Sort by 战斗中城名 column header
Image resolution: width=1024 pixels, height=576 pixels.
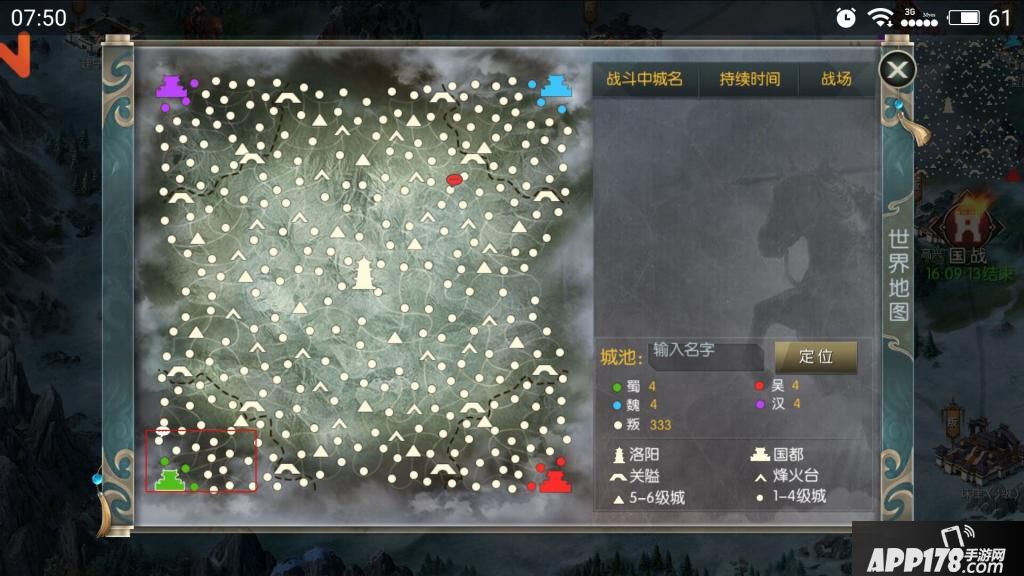click(x=644, y=79)
